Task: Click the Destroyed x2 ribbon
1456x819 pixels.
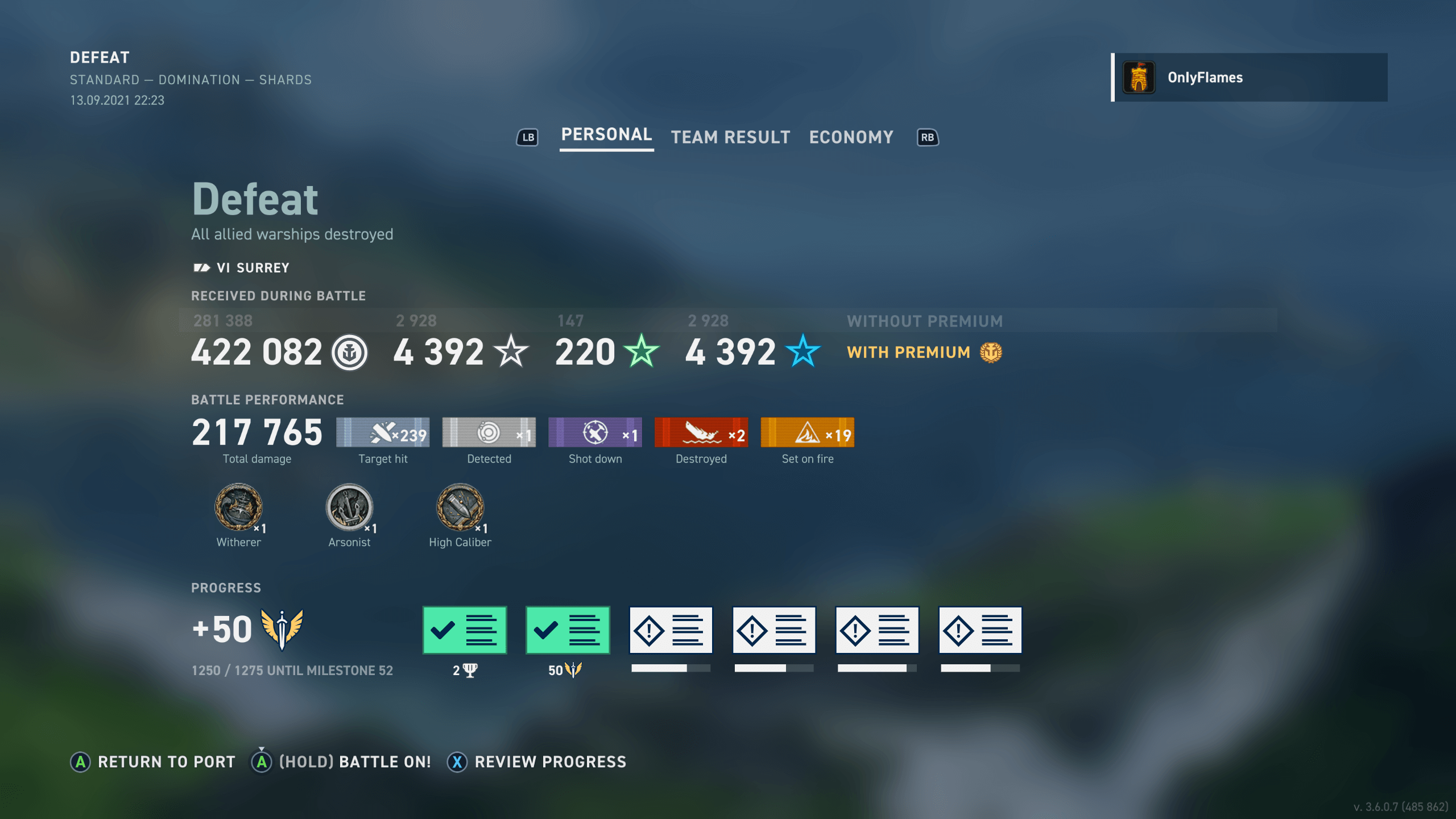Action: pos(701,432)
